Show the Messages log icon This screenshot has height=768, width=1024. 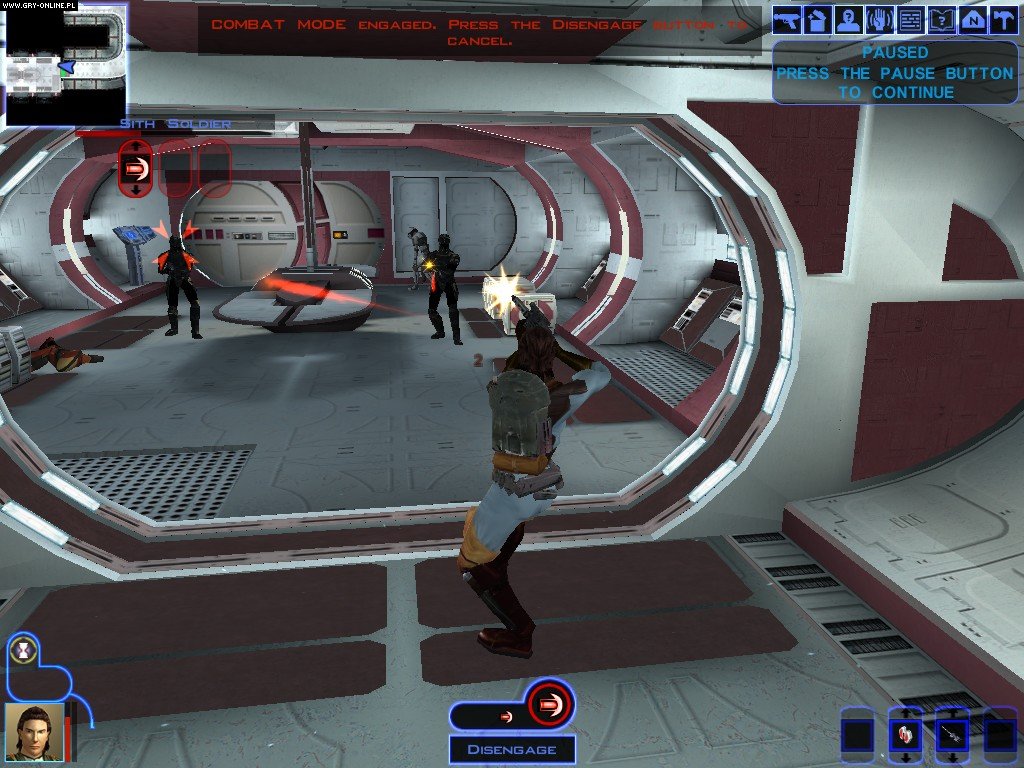(910, 18)
